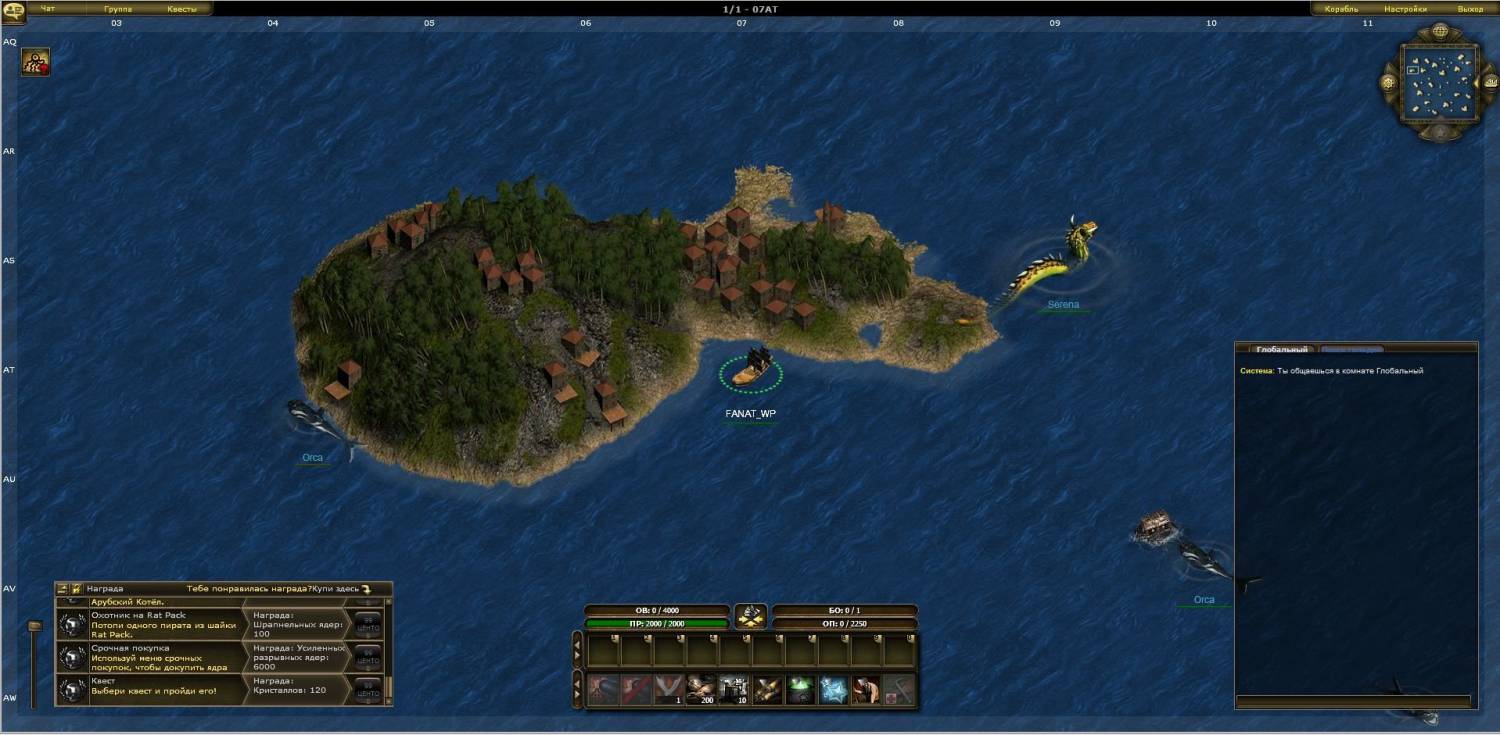Open the Чат menu
1500x735 pixels.
click(x=48, y=9)
